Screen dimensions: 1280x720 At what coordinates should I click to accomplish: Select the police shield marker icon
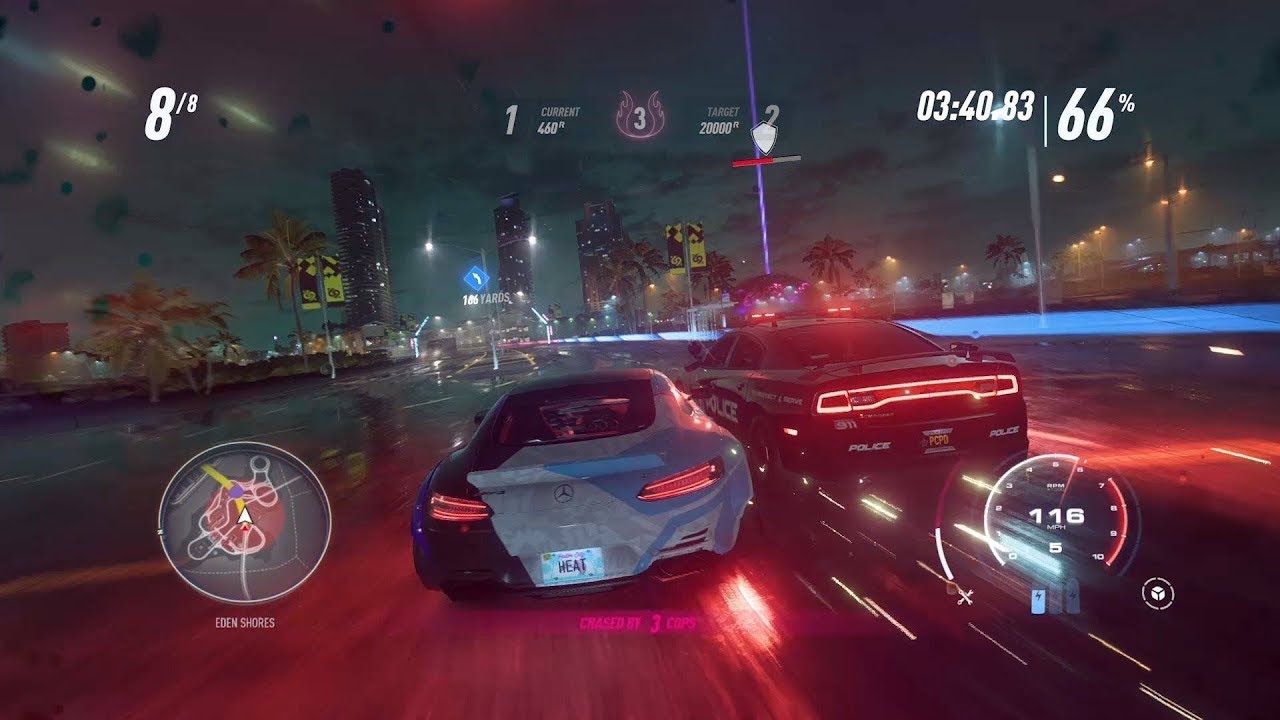pyautogui.click(x=765, y=137)
